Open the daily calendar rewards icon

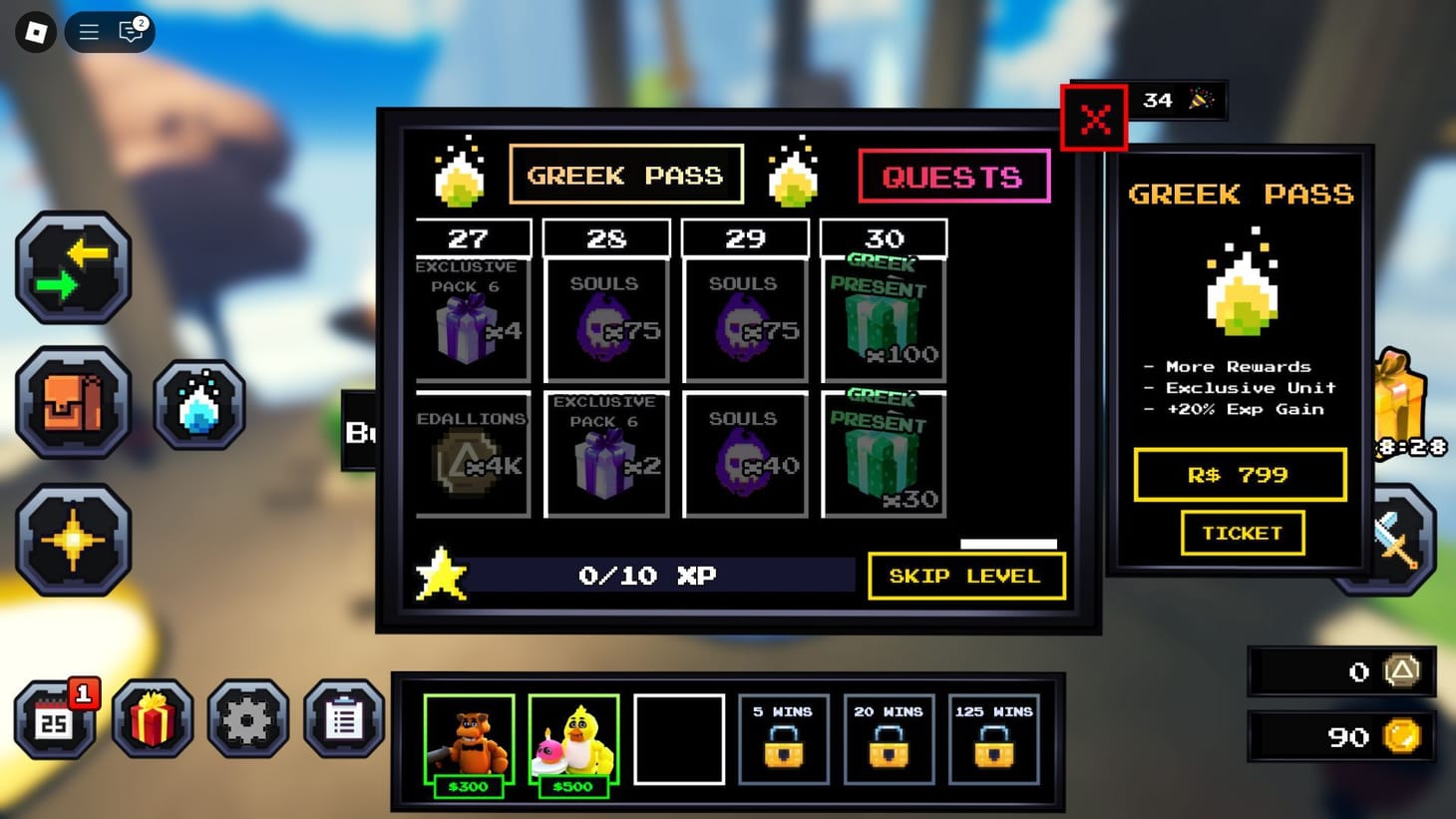coord(57,718)
